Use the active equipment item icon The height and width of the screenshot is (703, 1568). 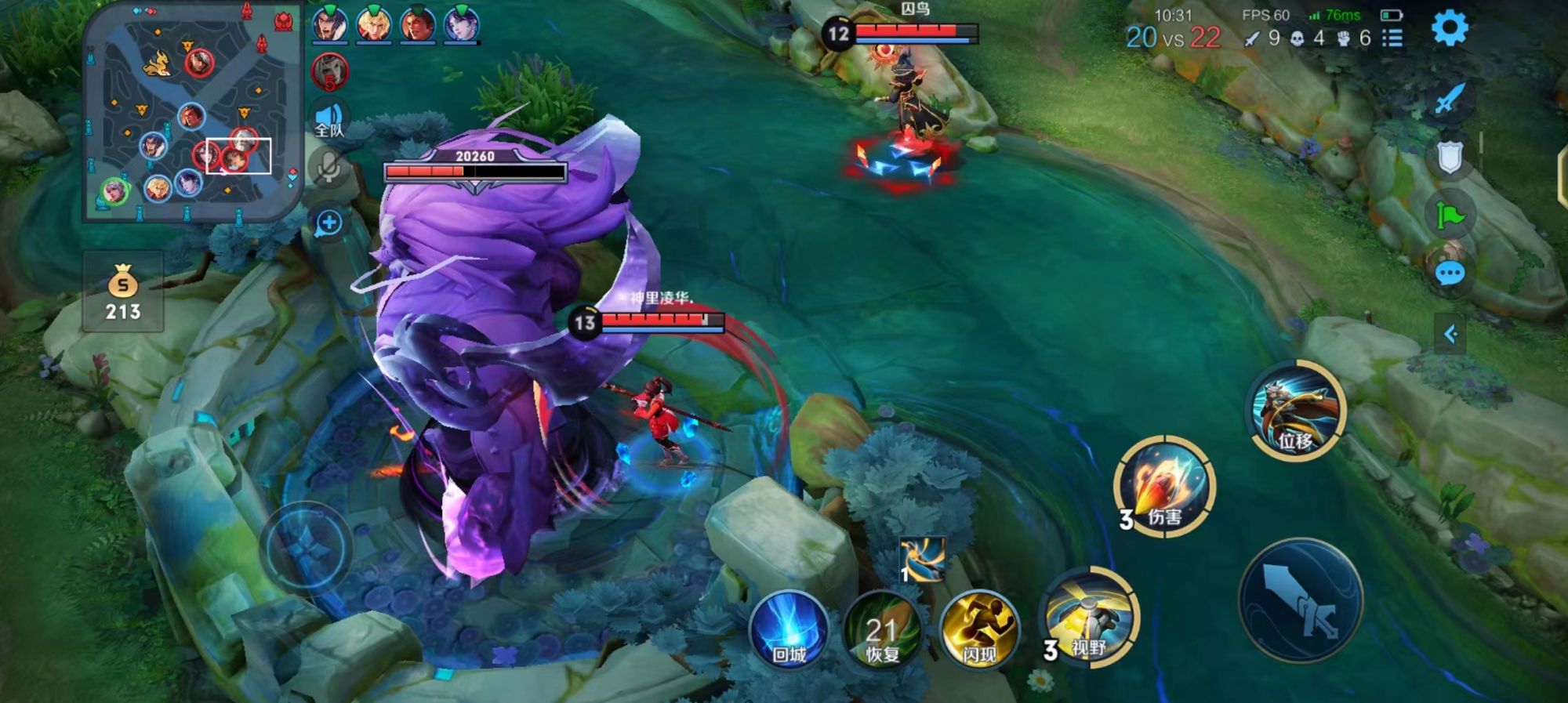pyautogui.click(x=922, y=559)
